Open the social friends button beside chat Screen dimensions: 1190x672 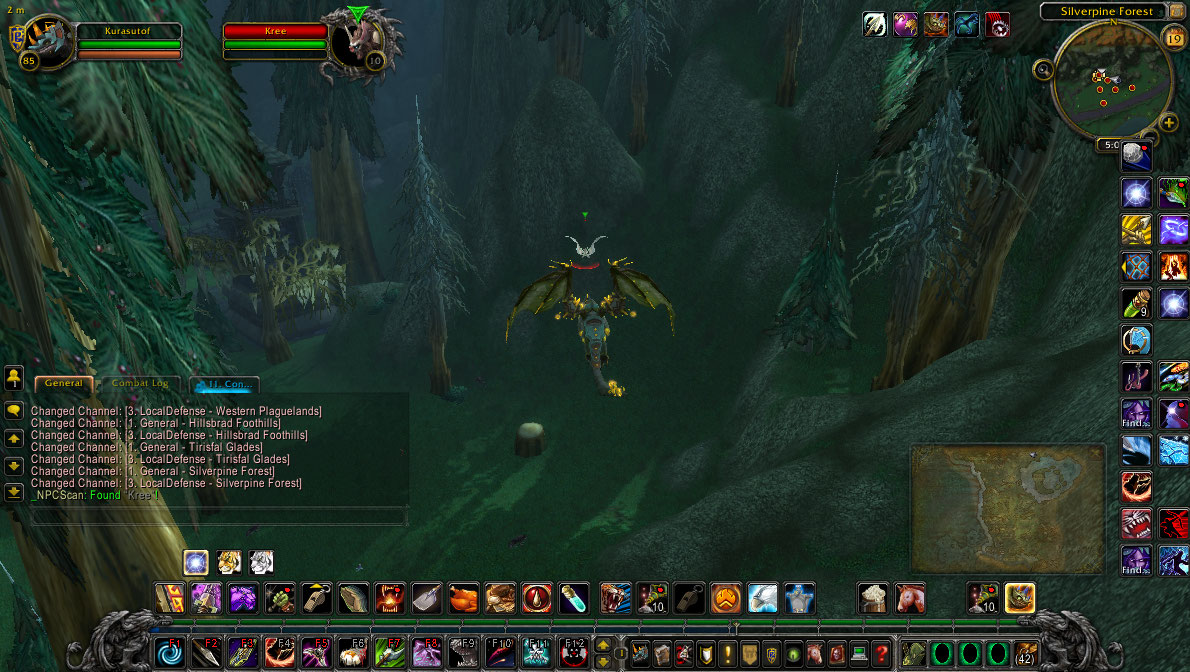(x=14, y=377)
